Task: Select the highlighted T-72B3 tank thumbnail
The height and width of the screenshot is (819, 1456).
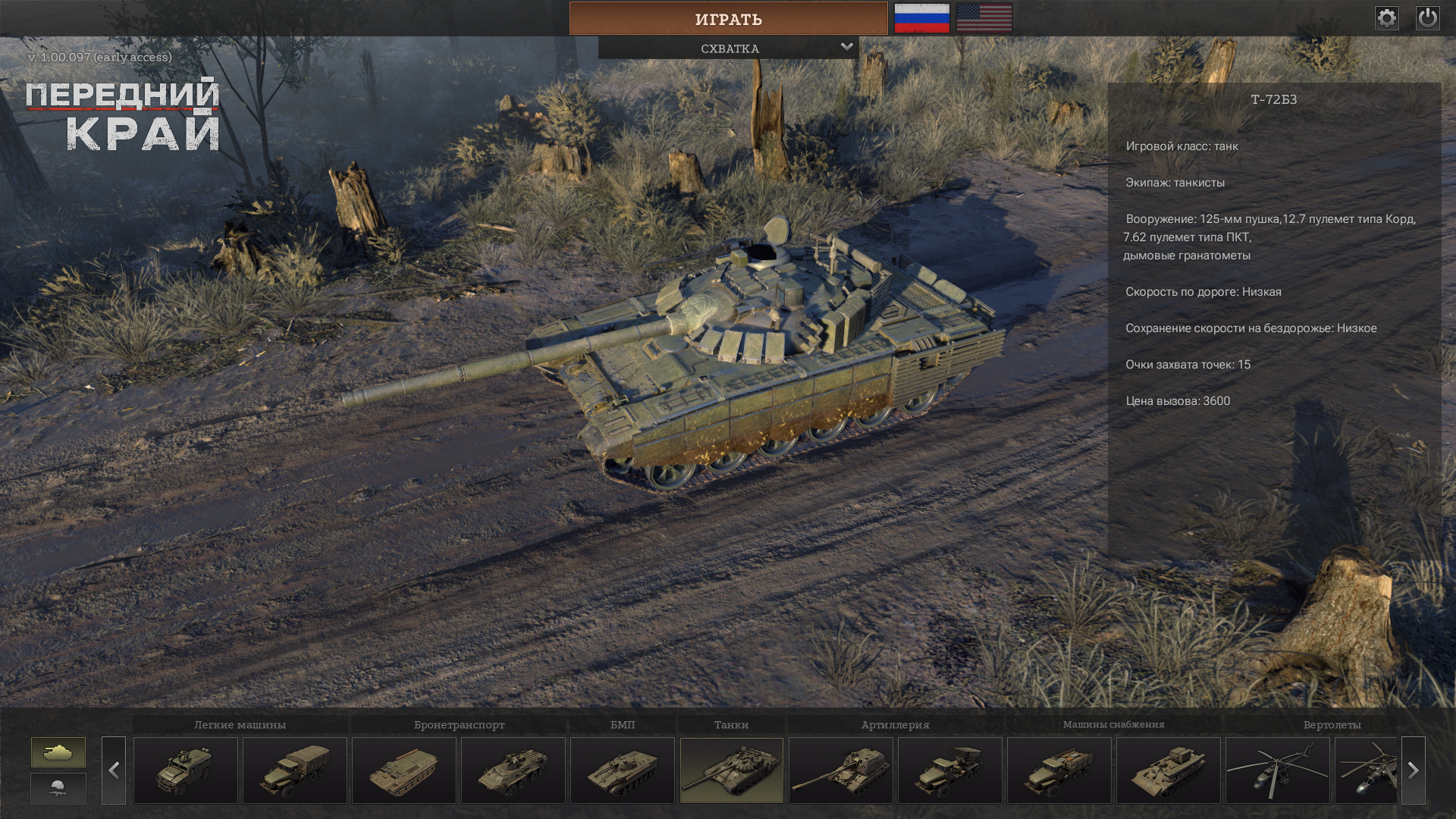Action: [732, 770]
